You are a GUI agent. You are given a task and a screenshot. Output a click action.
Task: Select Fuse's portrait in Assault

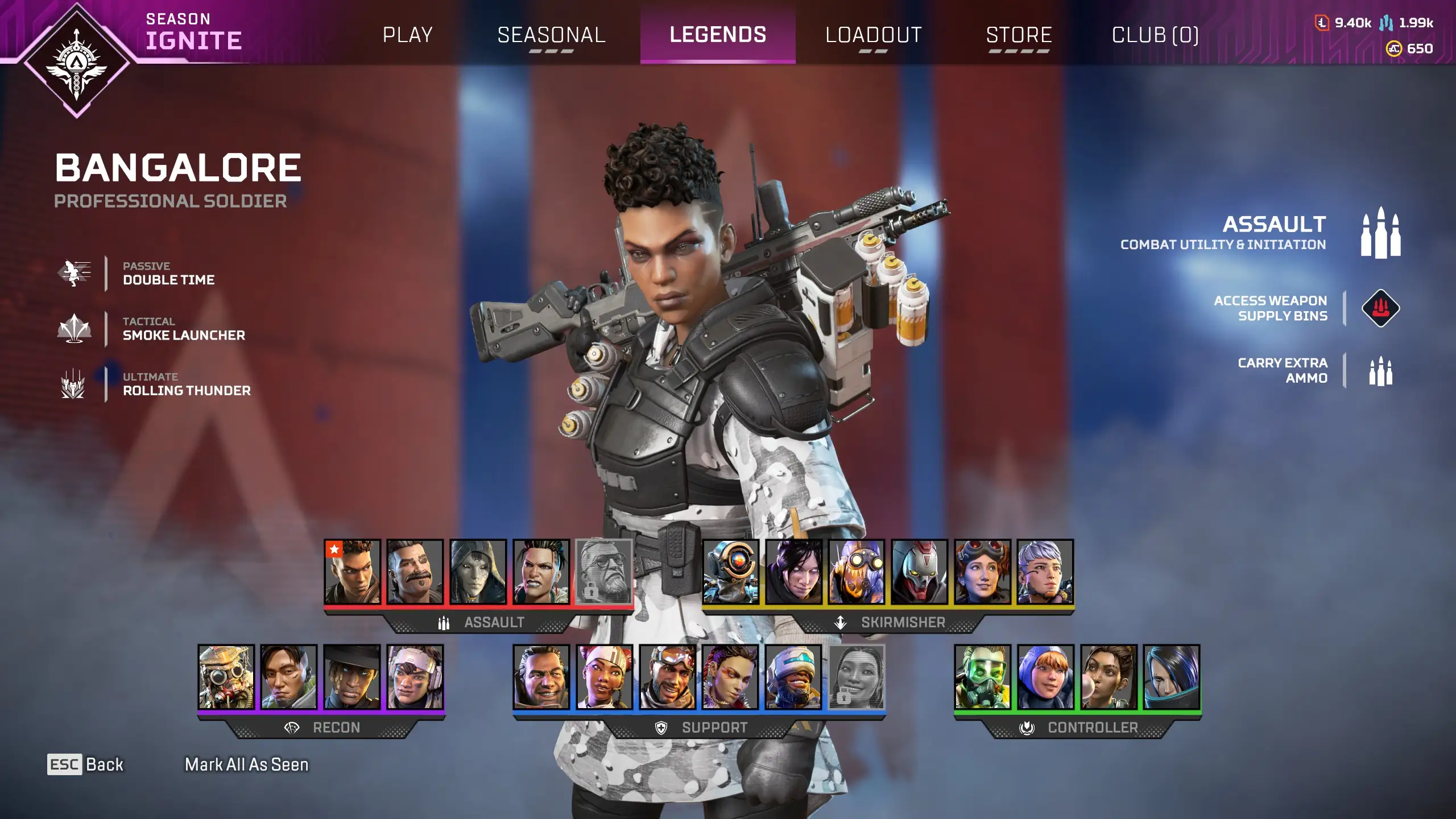pyautogui.click(x=415, y=572)
